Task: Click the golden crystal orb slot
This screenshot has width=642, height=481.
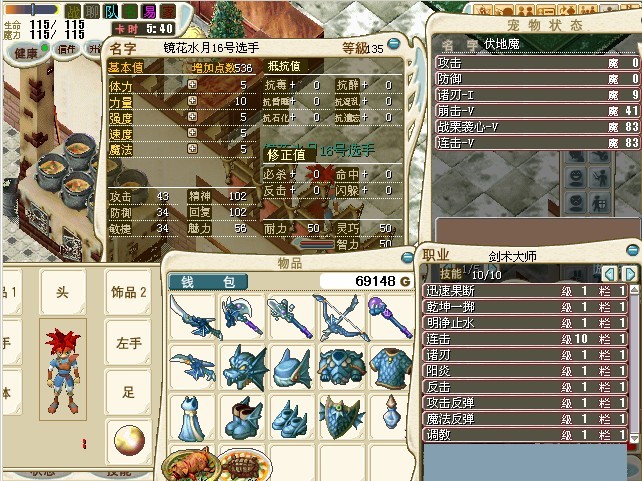Action: click(129, 441)
